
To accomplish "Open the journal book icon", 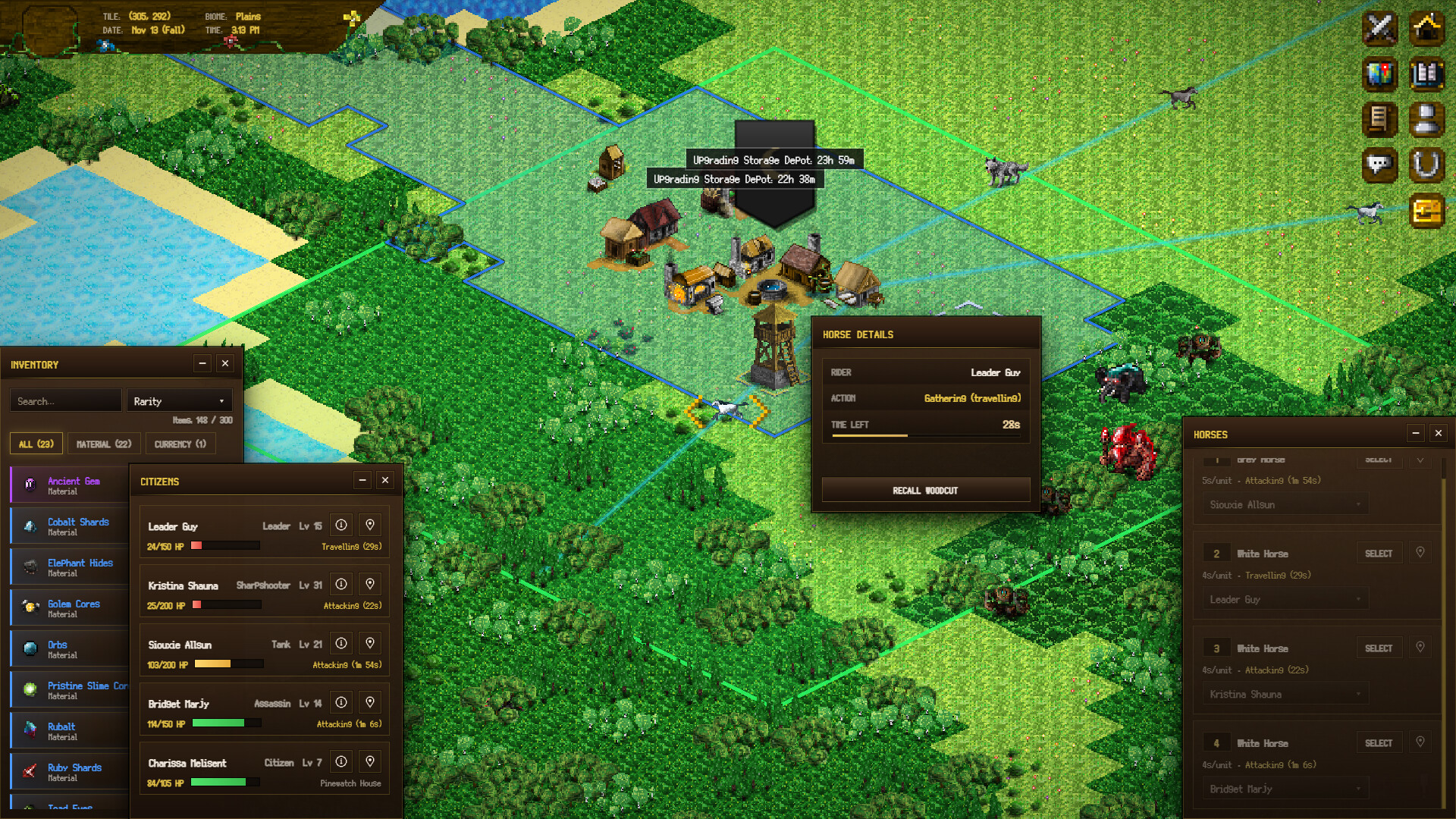I will pos(1426,74).
